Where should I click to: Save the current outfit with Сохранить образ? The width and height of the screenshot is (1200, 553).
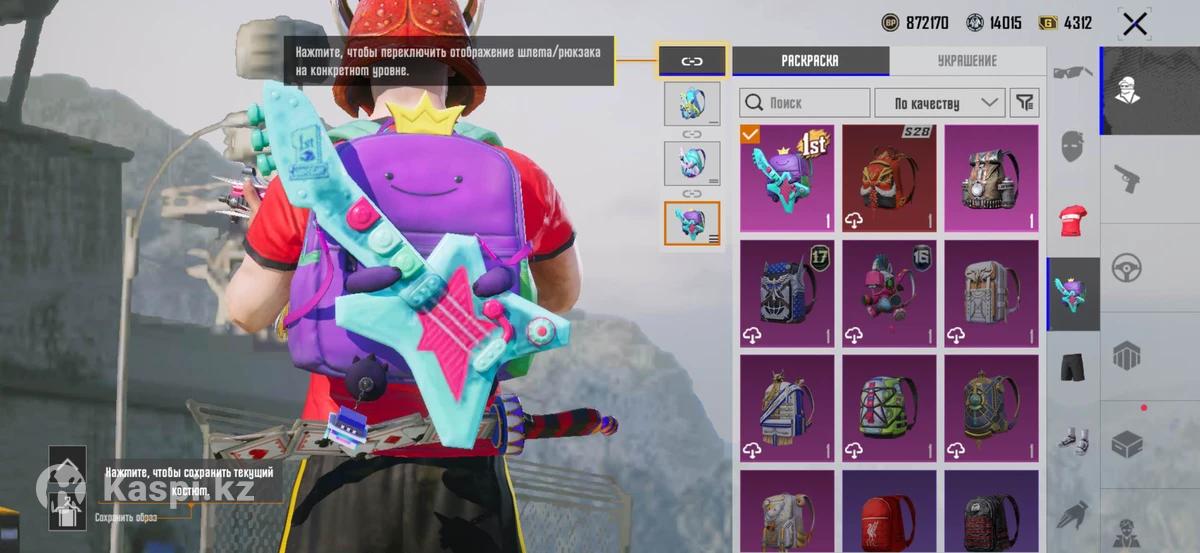tap(68, 490)
